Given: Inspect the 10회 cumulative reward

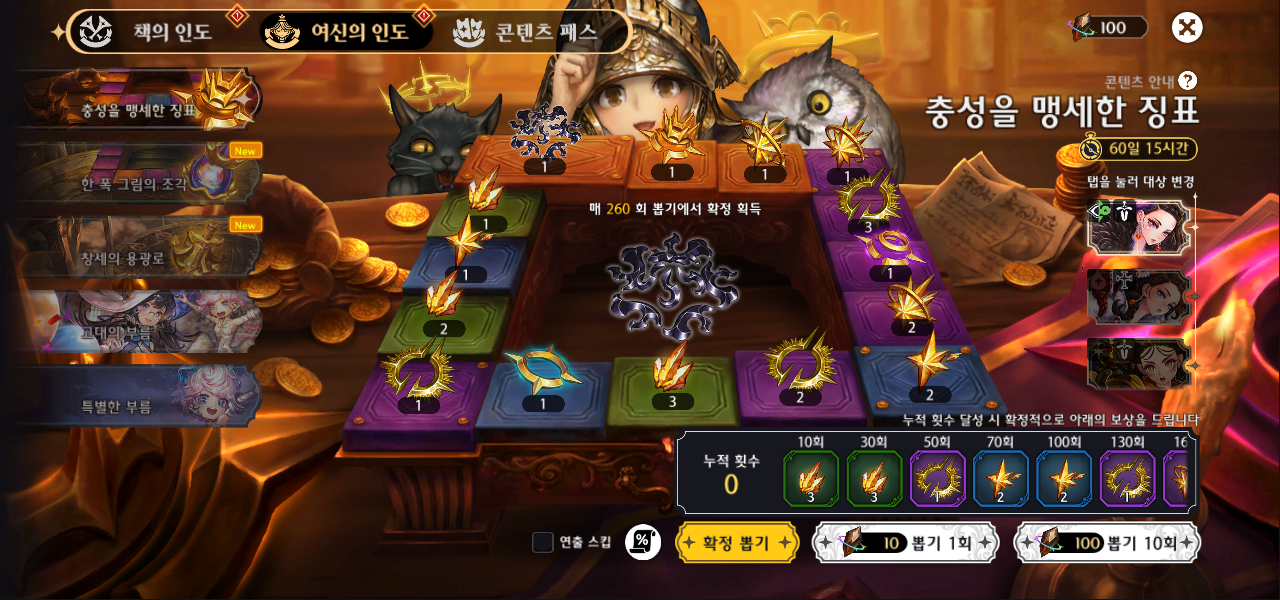Looking at the screenshot, I should pyautogui.click(x=810, y=478).
